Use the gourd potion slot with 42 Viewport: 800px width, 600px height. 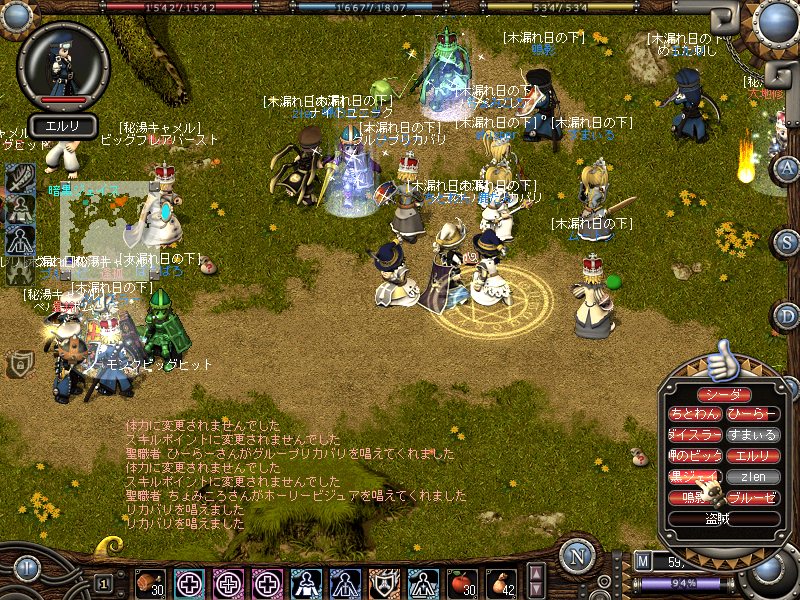(500, 581)
